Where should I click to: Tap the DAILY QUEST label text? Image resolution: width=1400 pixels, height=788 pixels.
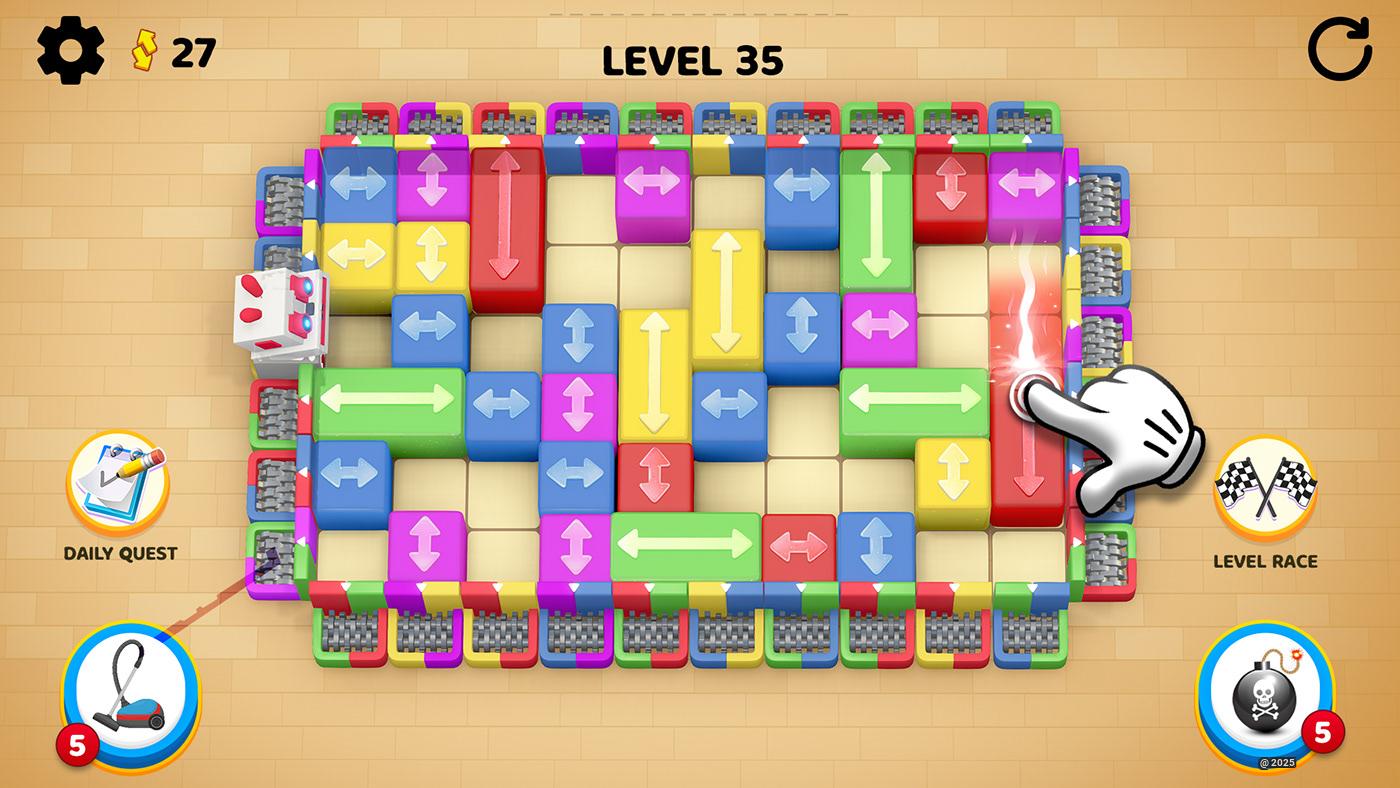coord(120,550)
